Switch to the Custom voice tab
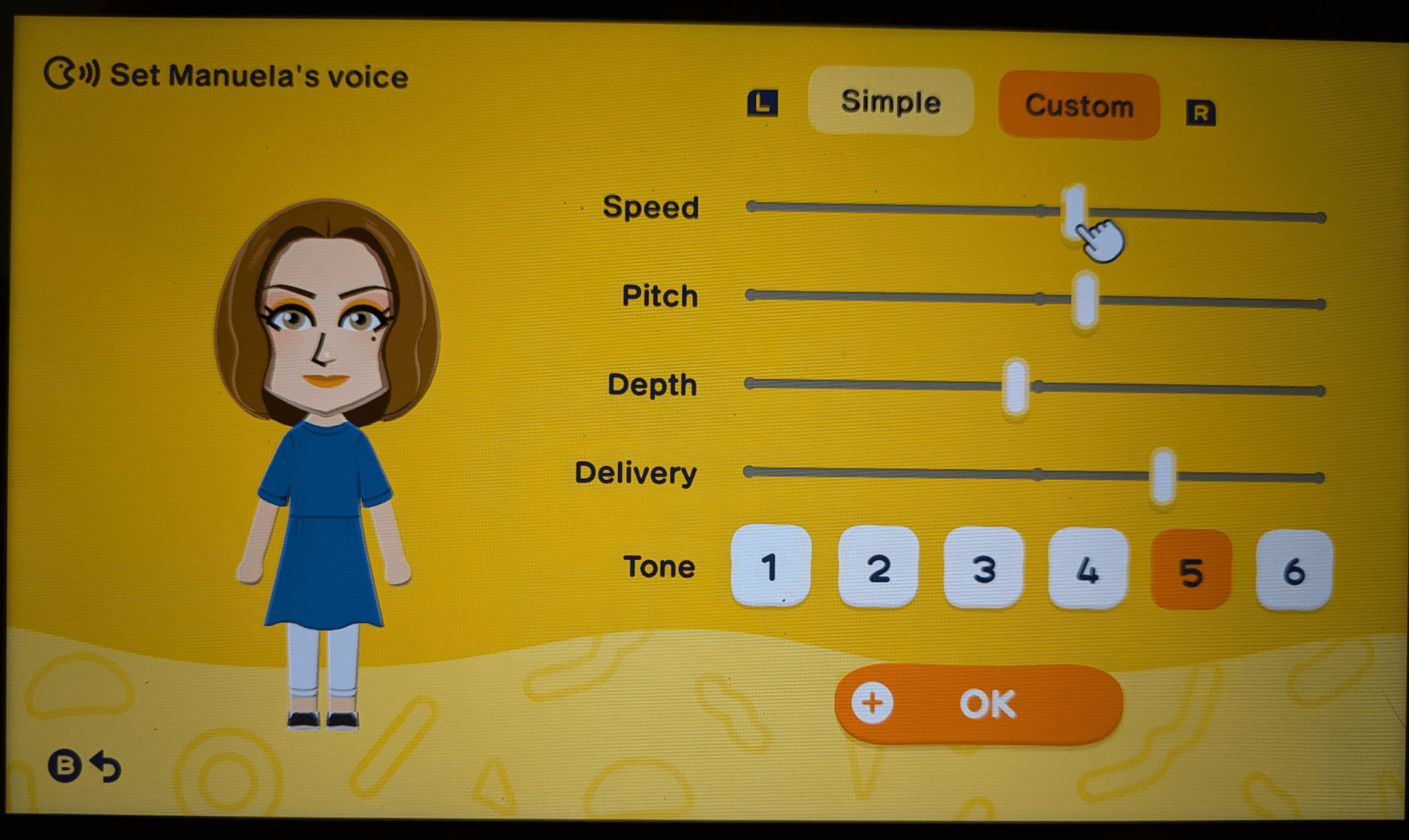 pyautogui.click(x=1079, y=107)
